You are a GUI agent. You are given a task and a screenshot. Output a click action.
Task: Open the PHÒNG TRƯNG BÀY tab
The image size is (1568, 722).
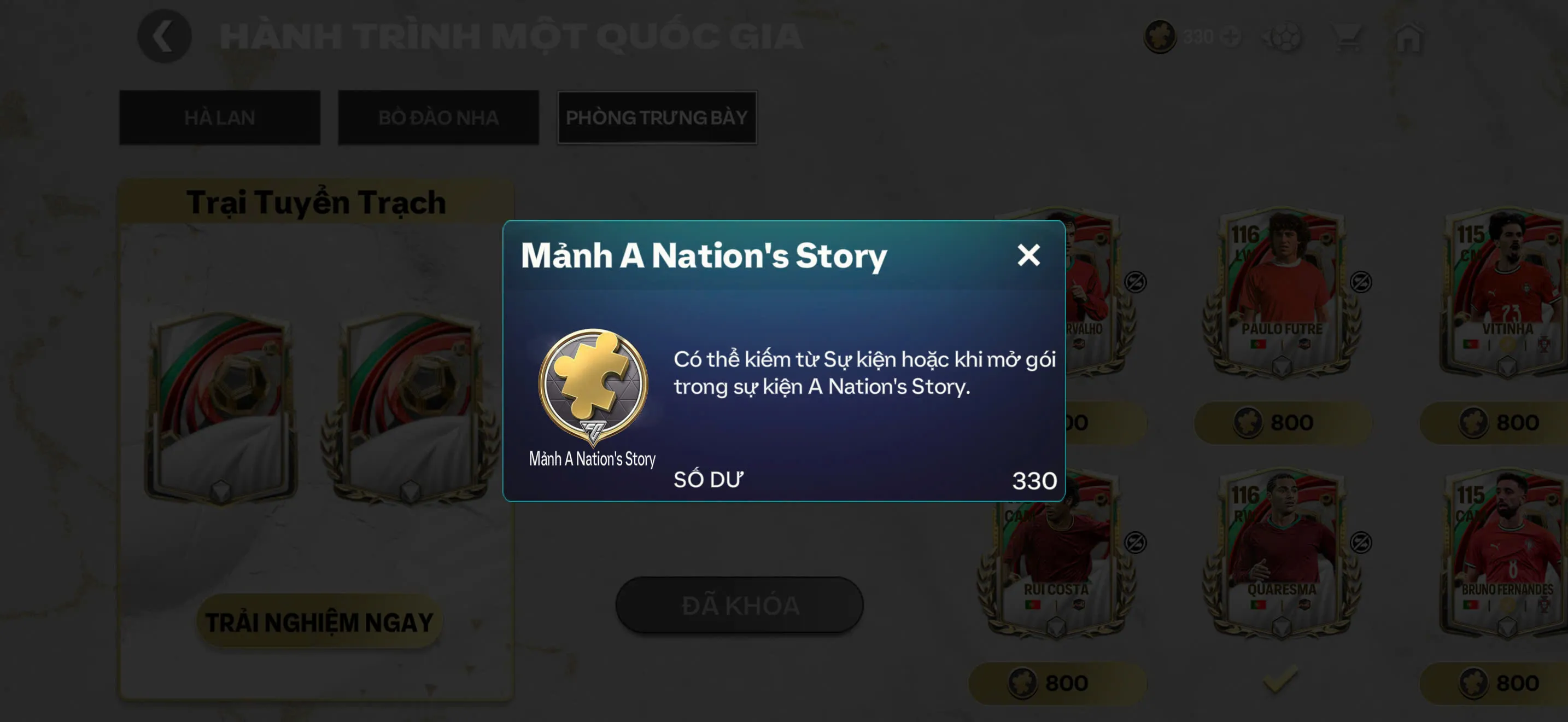click(x=657, y=117)
